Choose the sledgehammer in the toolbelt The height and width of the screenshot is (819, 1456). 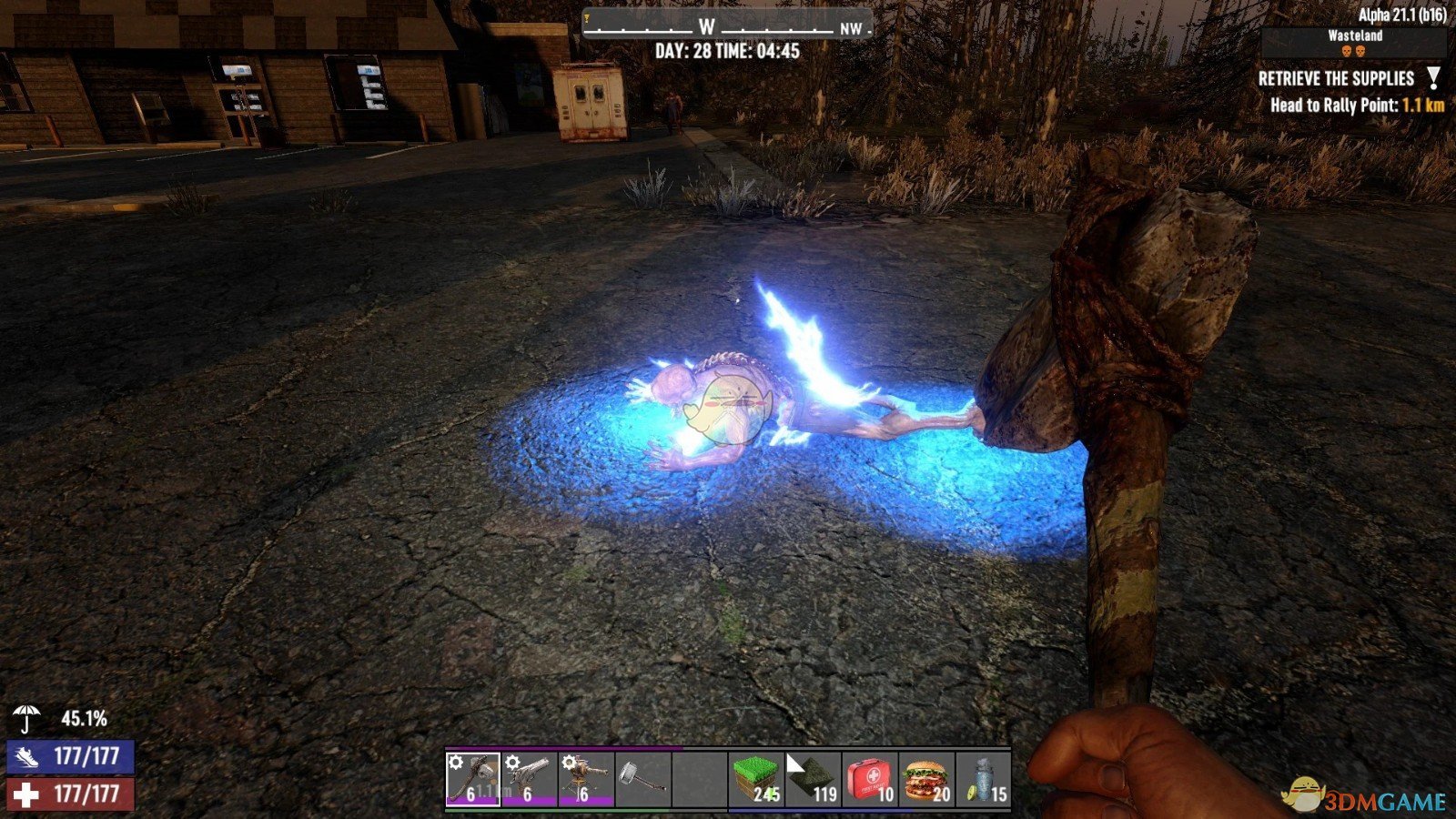[642, 779]
